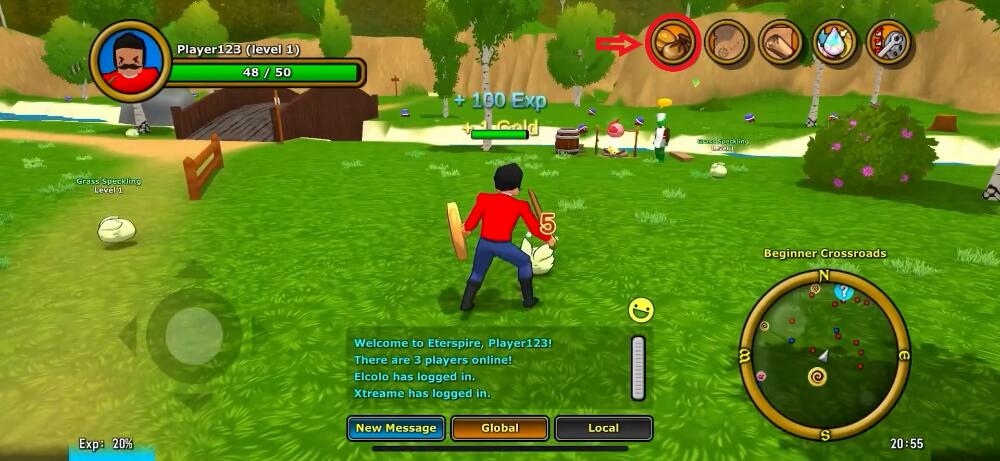
Task: Select the blue question mark minimap marker
Action: pos(843,292)
